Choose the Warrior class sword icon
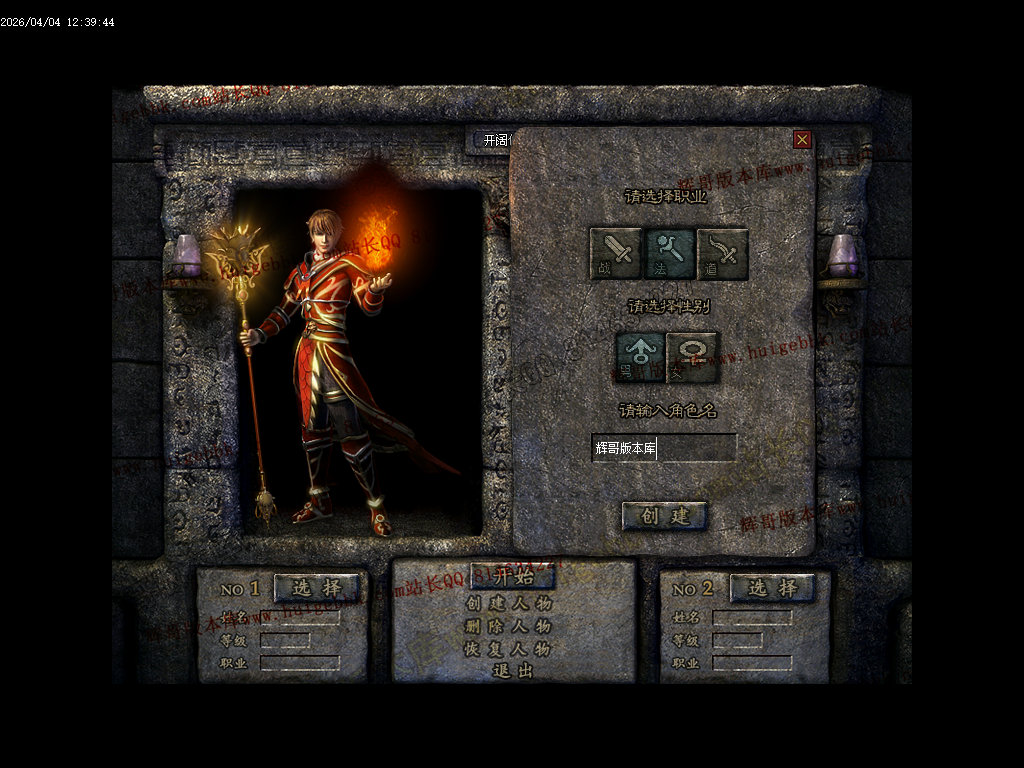This screenshot has height=768, width=1024. 616,254
